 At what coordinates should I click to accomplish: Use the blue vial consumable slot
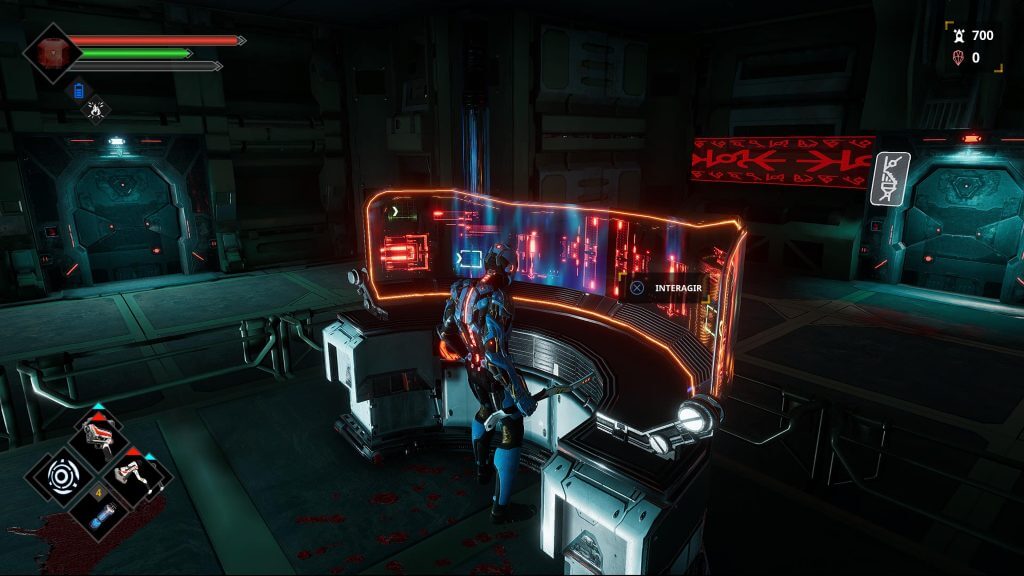click(x=100, y=516)
